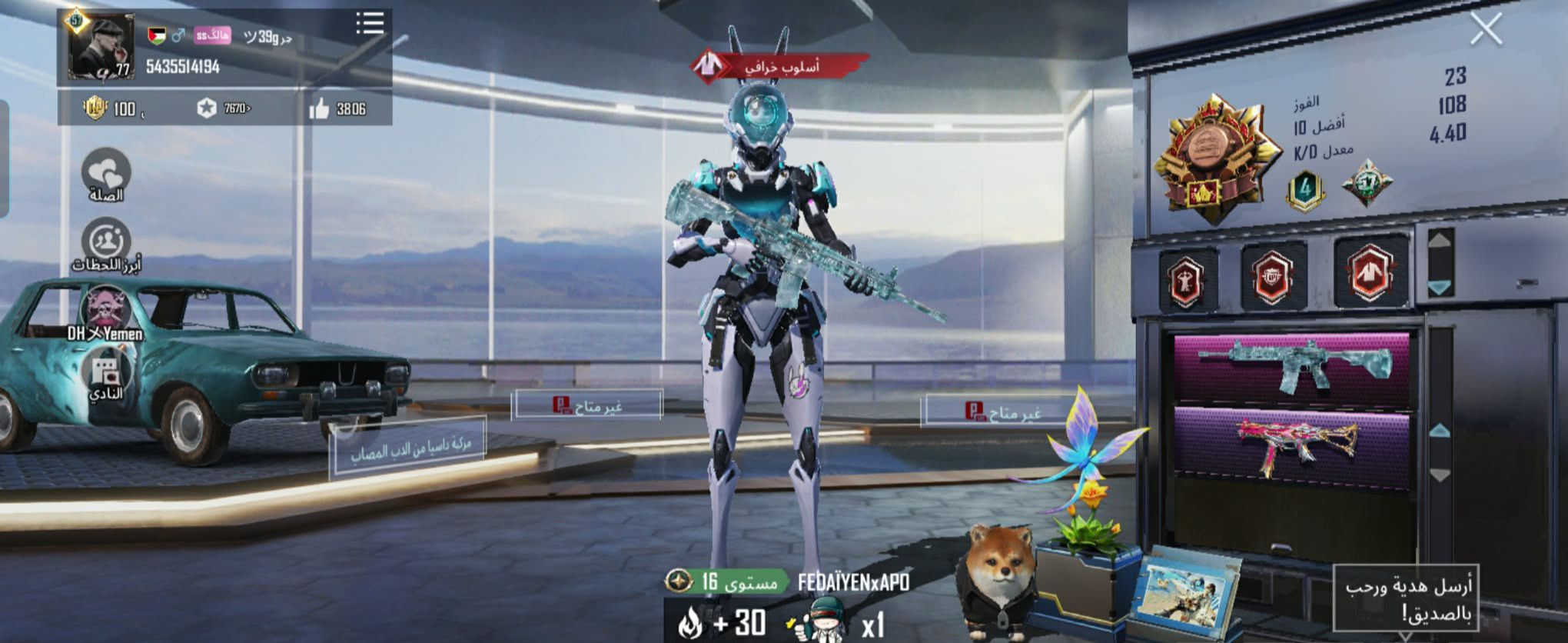Image resolution: width=1568 pixels, height=643 pixels.
Task: Open the الصلة connections icon
Action: click(x=106, y=174)
